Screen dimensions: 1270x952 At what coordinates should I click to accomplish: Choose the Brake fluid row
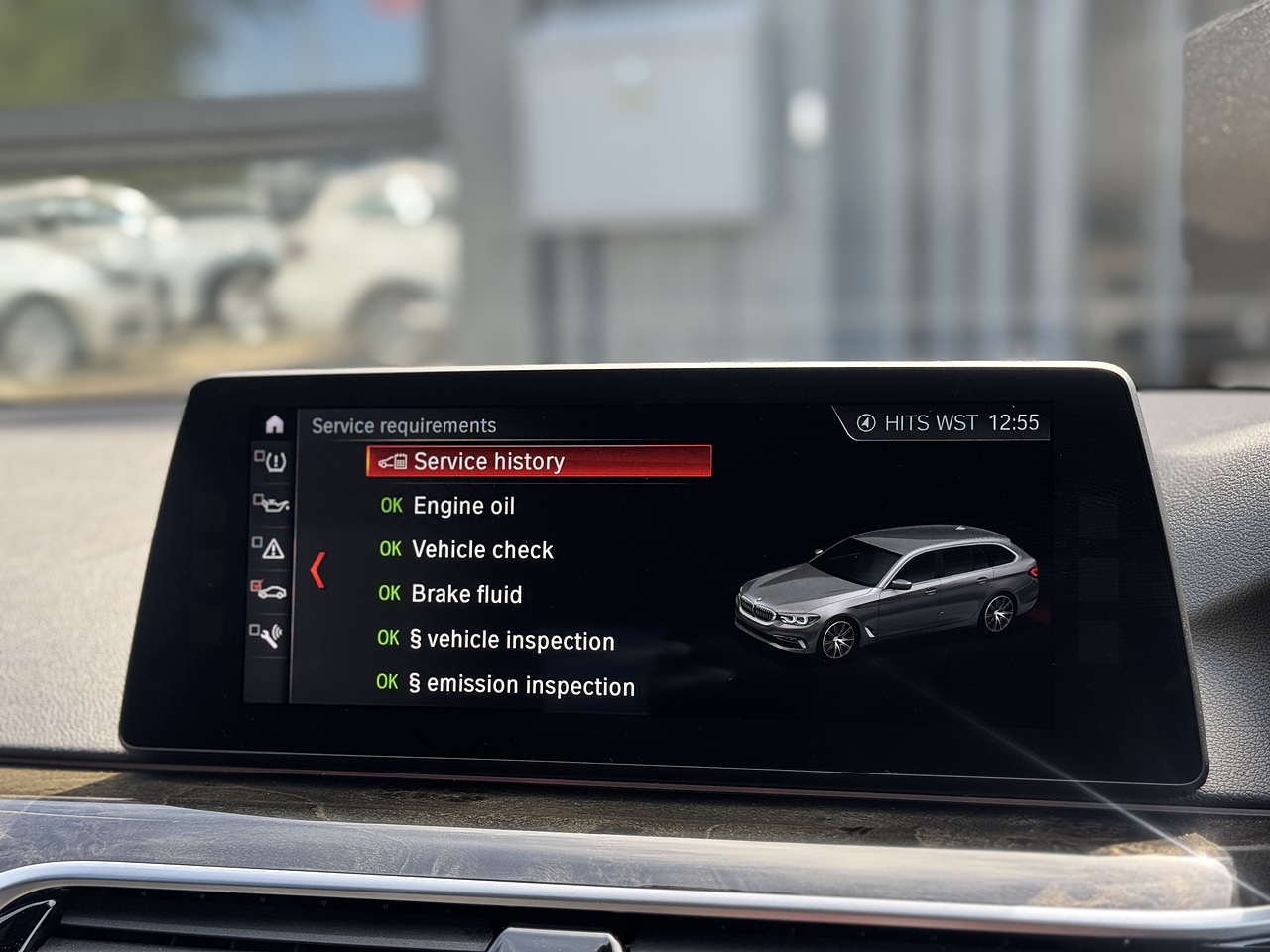(466, 594)
